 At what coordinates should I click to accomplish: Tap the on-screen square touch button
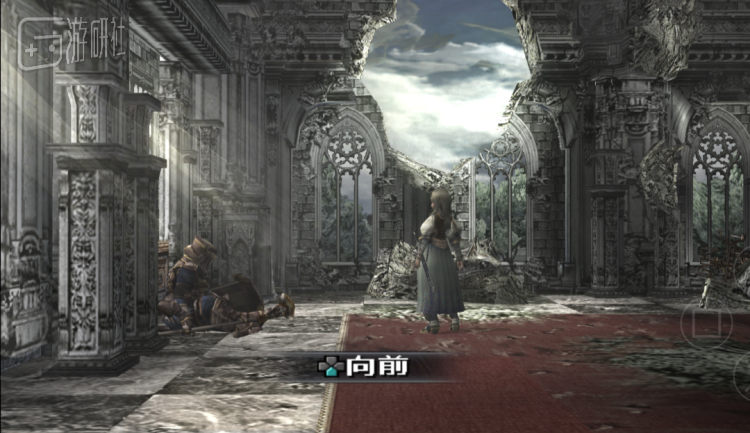pos(706,323)
